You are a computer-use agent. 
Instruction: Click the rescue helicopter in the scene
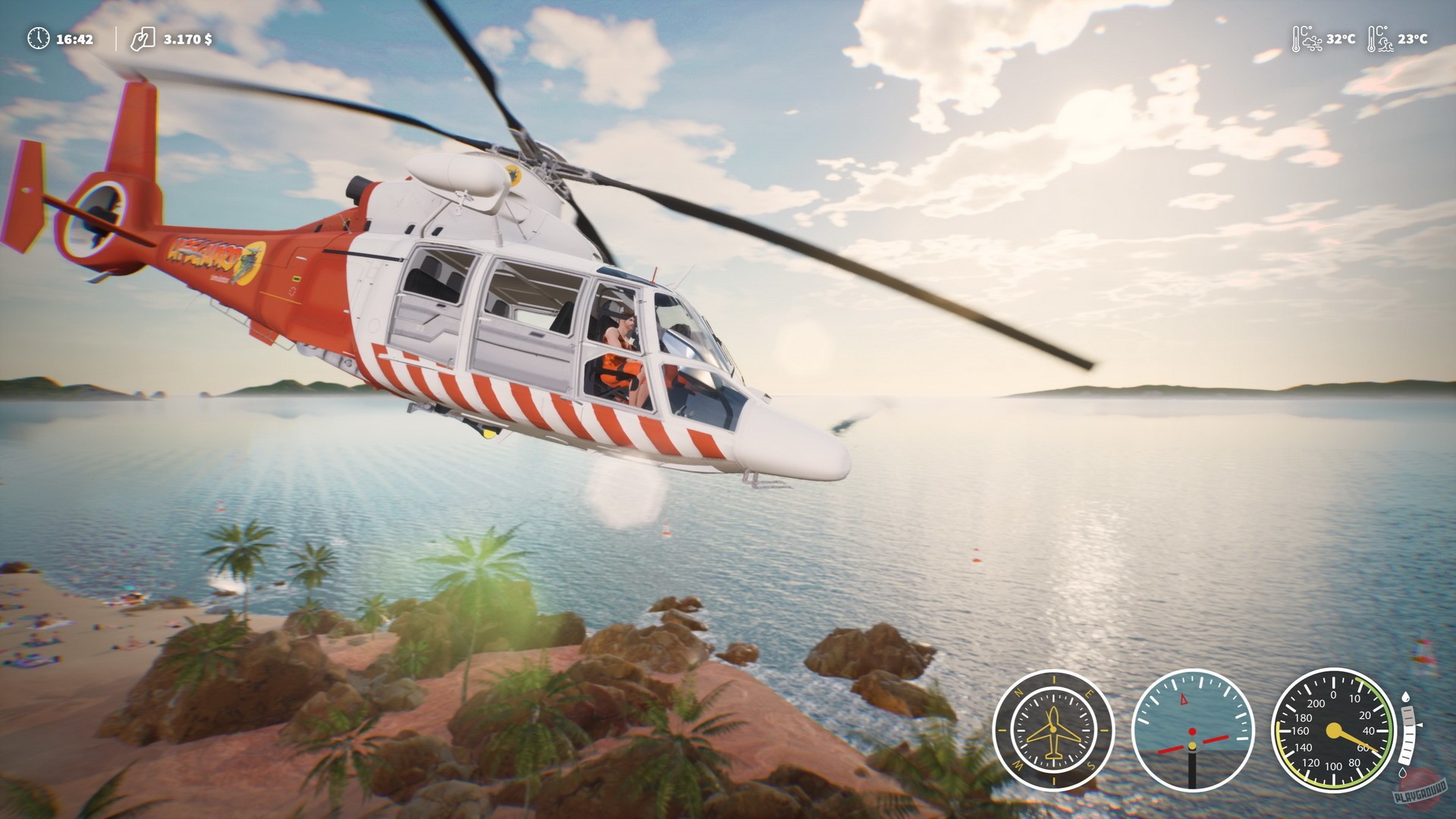tap(531, 318)
